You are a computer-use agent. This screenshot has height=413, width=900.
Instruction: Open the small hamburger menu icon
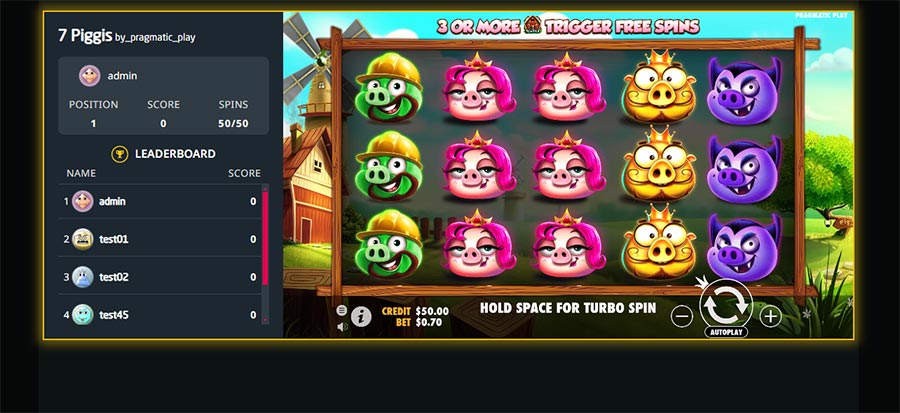342,310
